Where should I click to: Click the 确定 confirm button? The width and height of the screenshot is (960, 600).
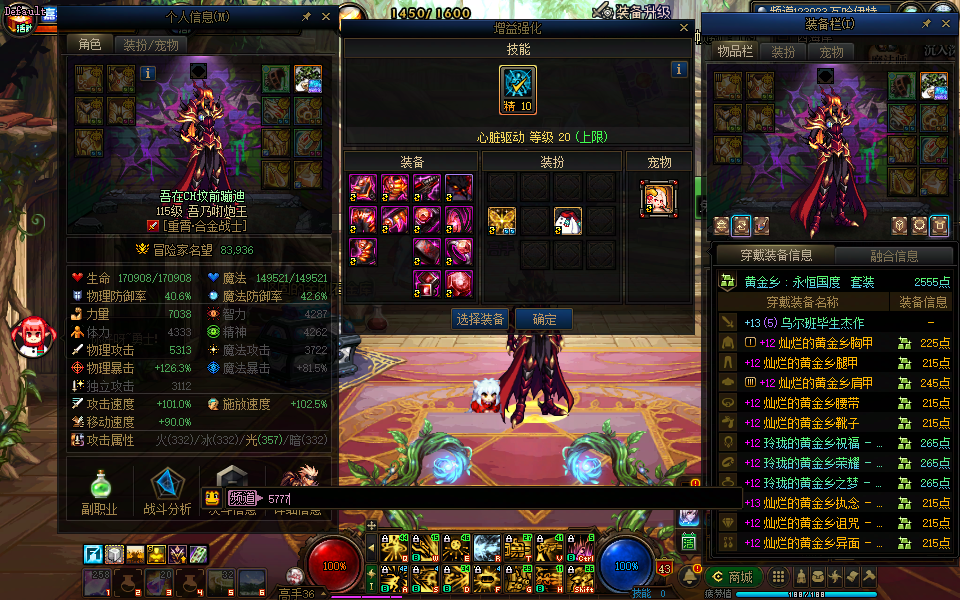545,319
